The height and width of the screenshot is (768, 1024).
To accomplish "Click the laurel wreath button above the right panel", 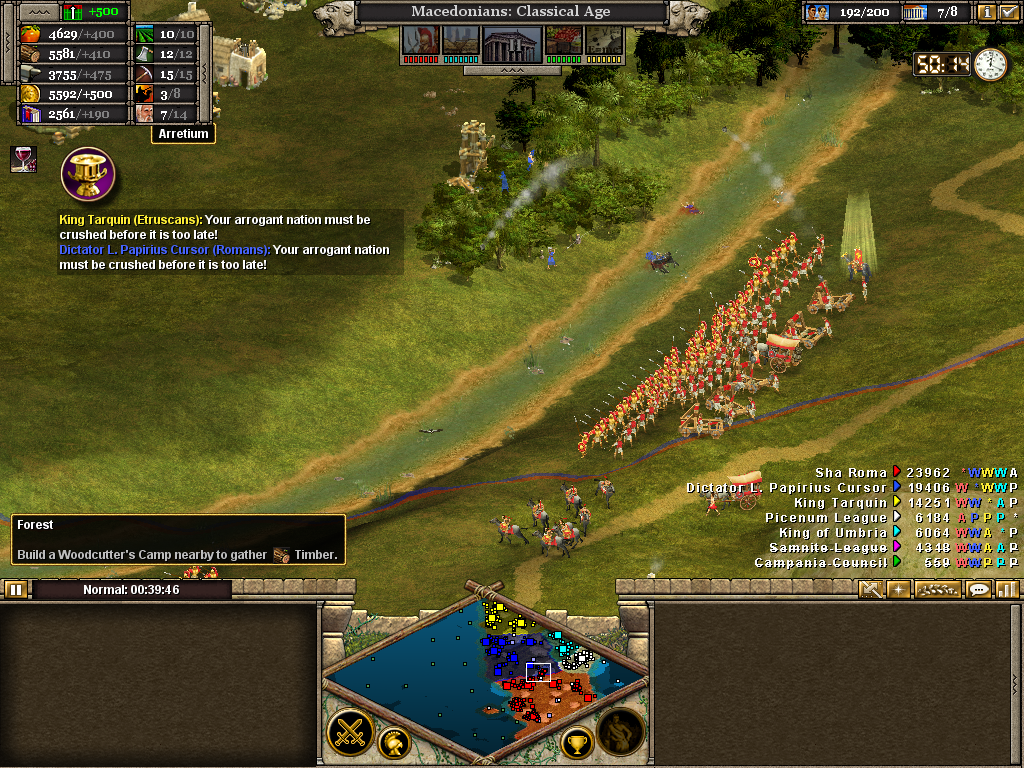I will coord(937,590).
